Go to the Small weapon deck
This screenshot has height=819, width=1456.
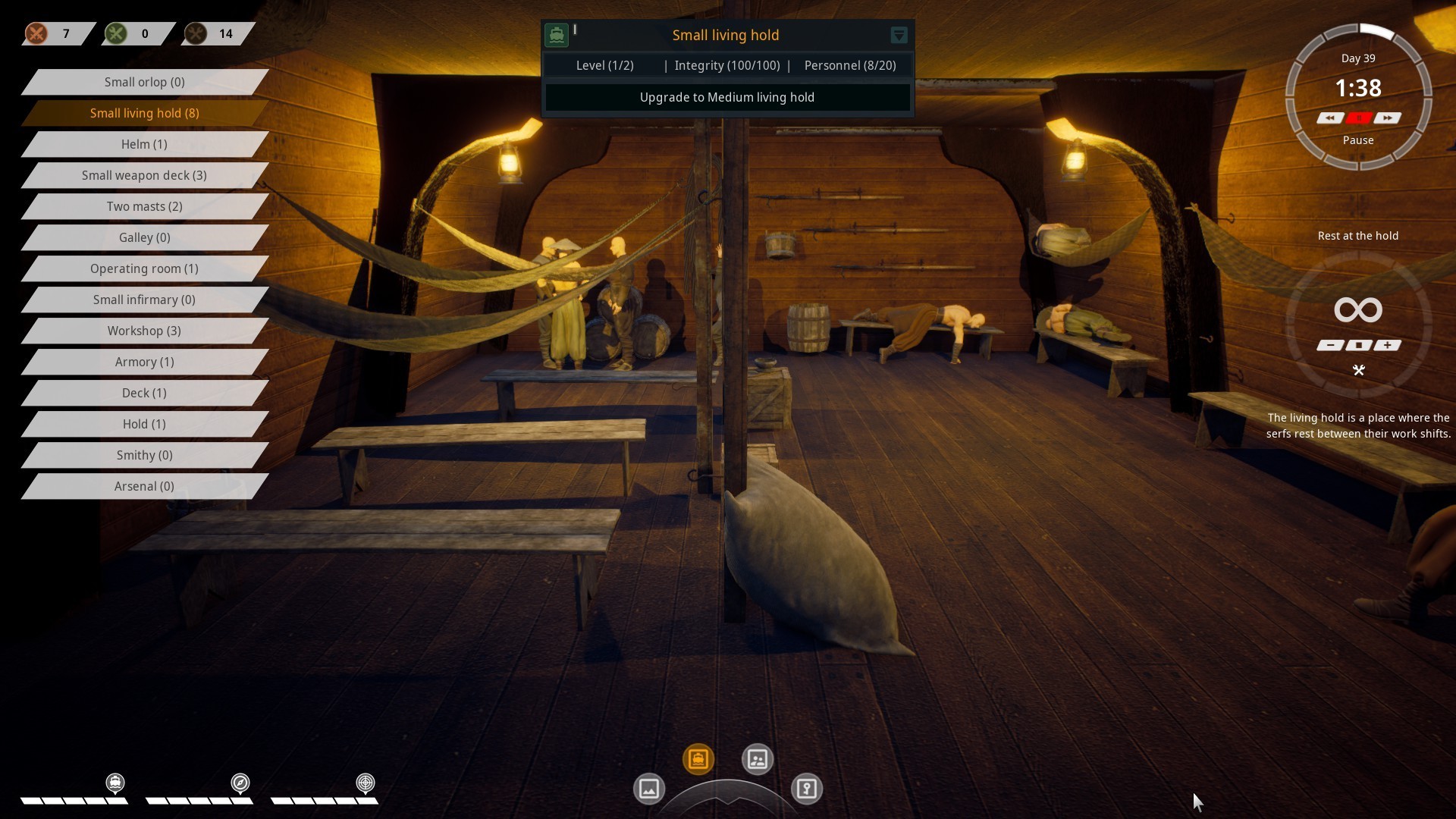coord(144,175)
